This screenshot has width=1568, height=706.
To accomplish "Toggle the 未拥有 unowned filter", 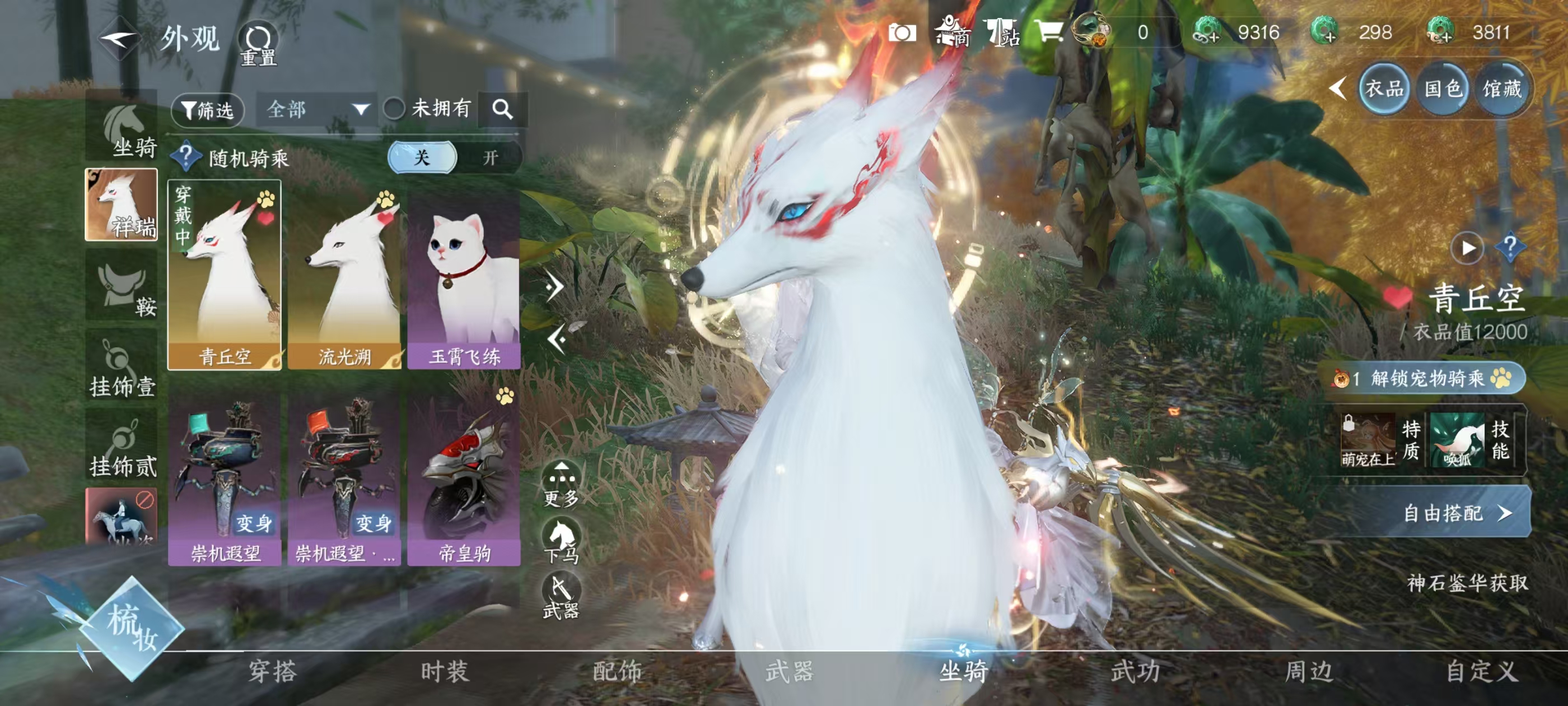I will (394, 109).
